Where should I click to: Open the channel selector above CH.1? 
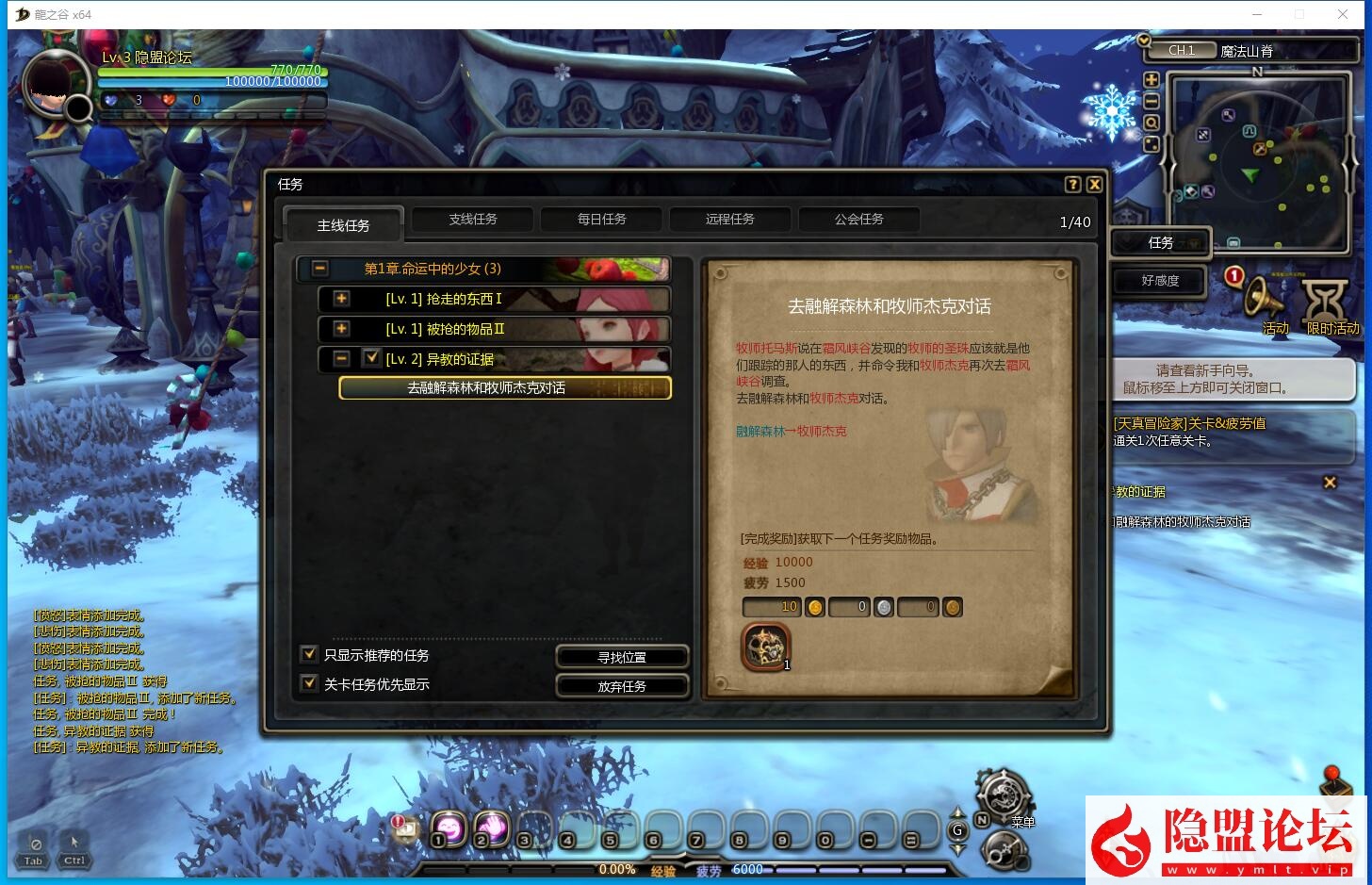1143,41
